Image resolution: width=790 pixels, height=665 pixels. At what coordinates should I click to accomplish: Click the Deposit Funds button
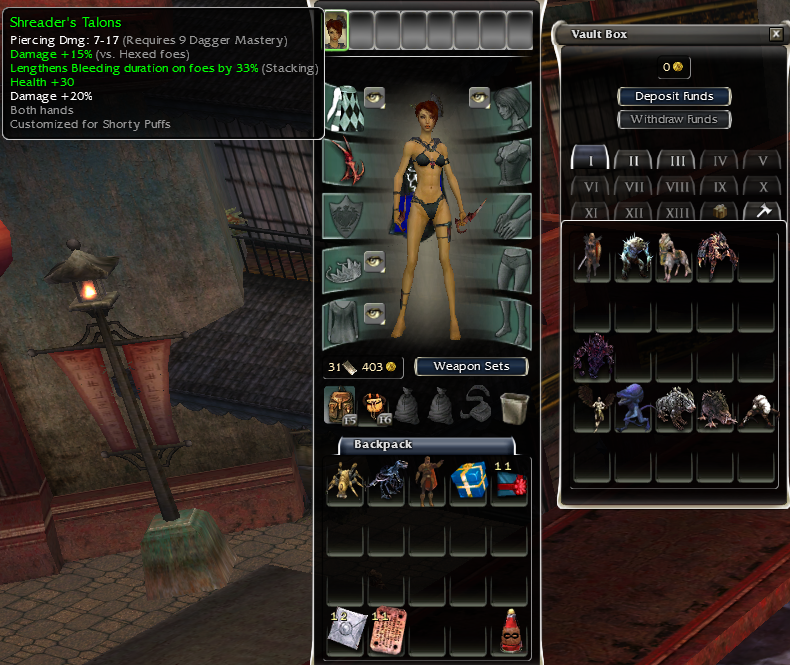tap(675, 96)
